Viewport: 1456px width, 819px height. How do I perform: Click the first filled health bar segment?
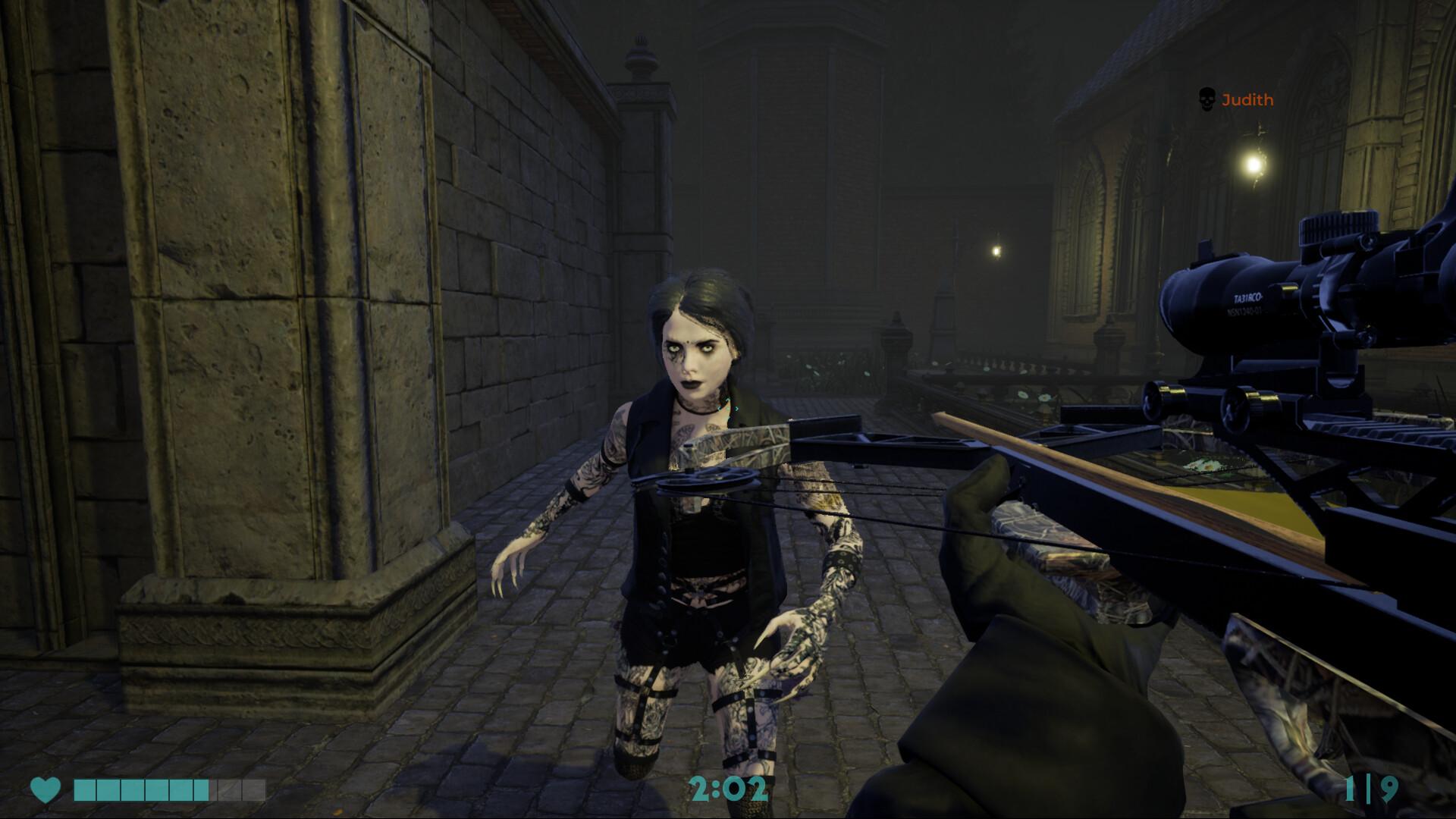[83, 790]
